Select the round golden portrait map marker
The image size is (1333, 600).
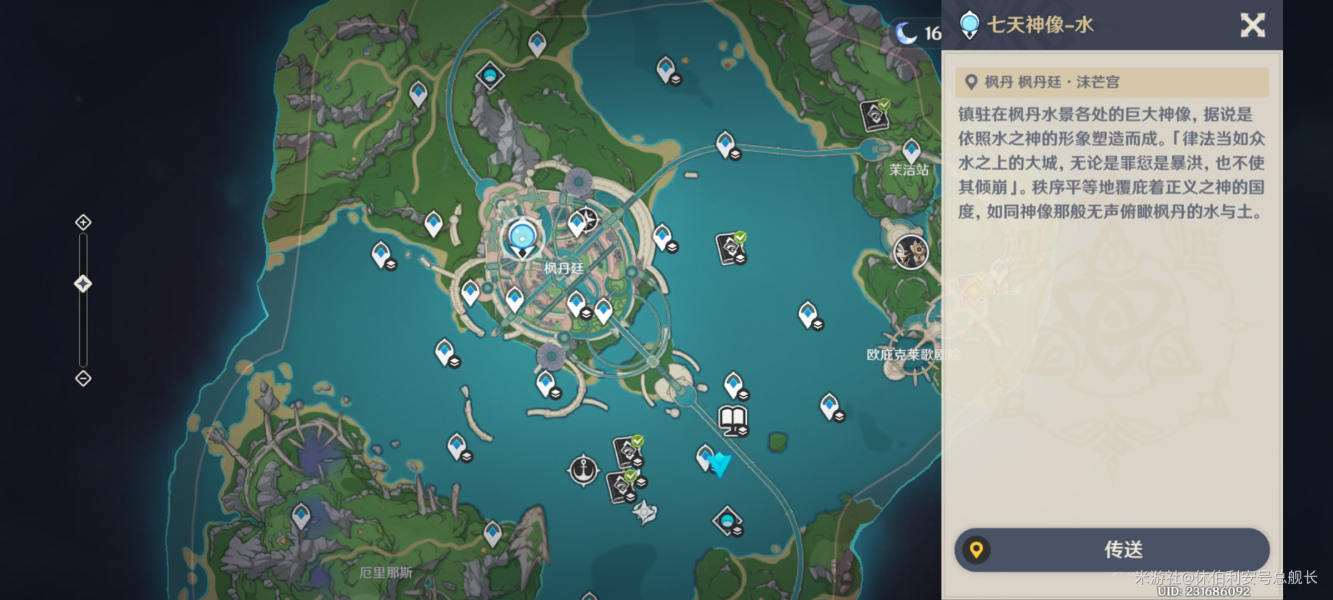pos(910,252)
